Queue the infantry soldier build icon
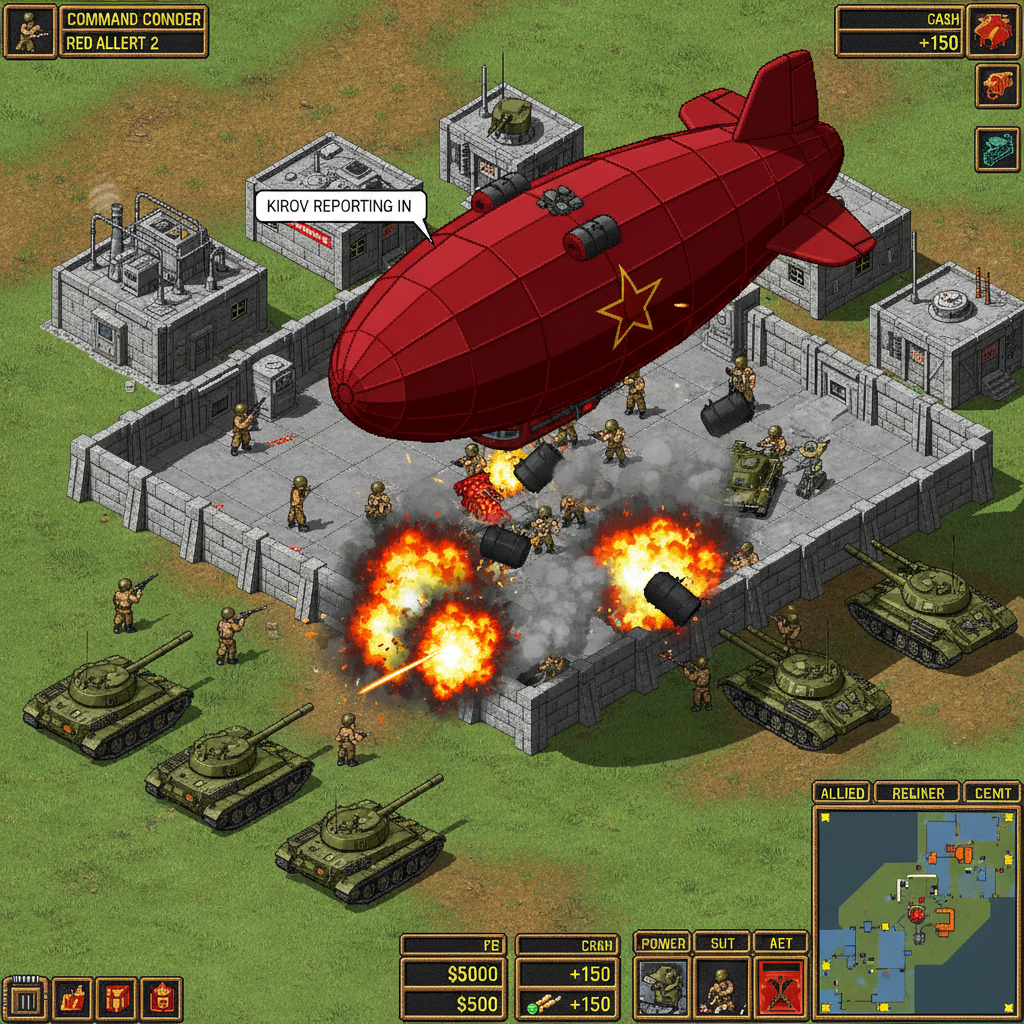This screenshot has height=1024, width=1024. 722,988
